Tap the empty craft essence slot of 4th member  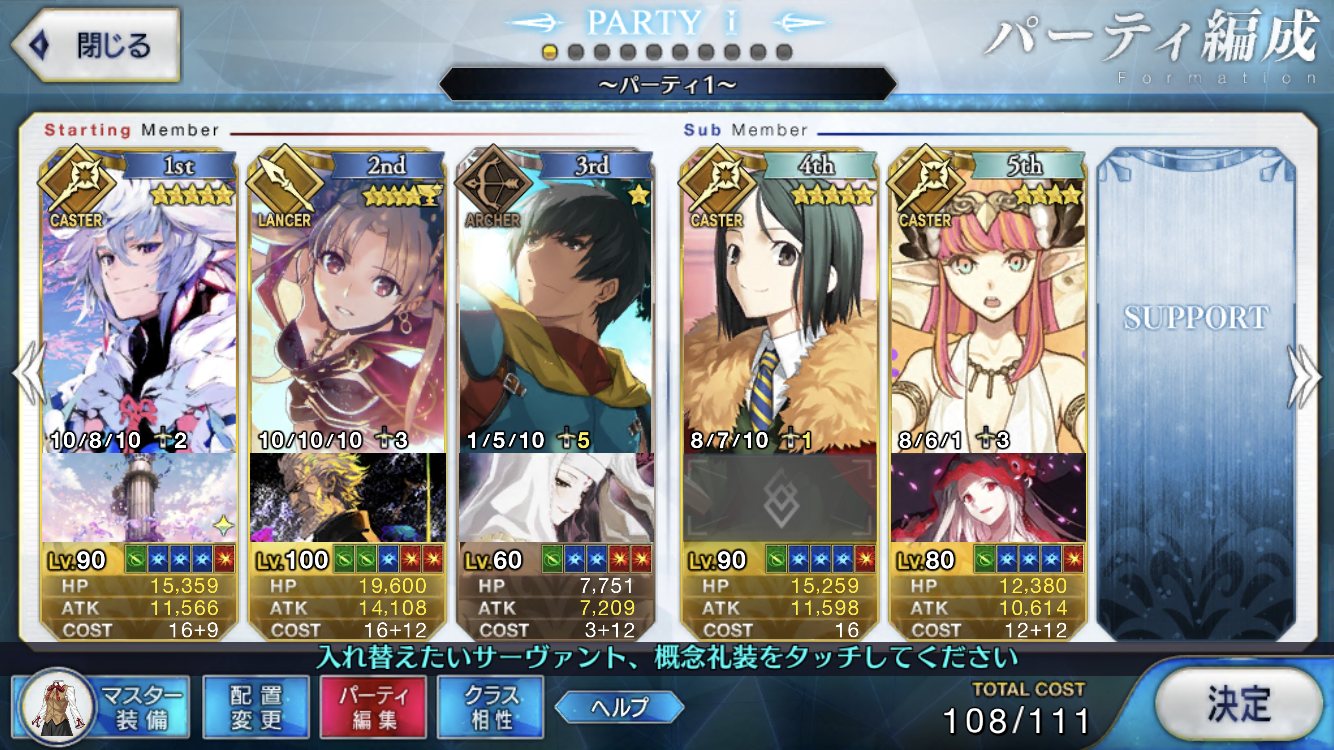pos(779,497)
